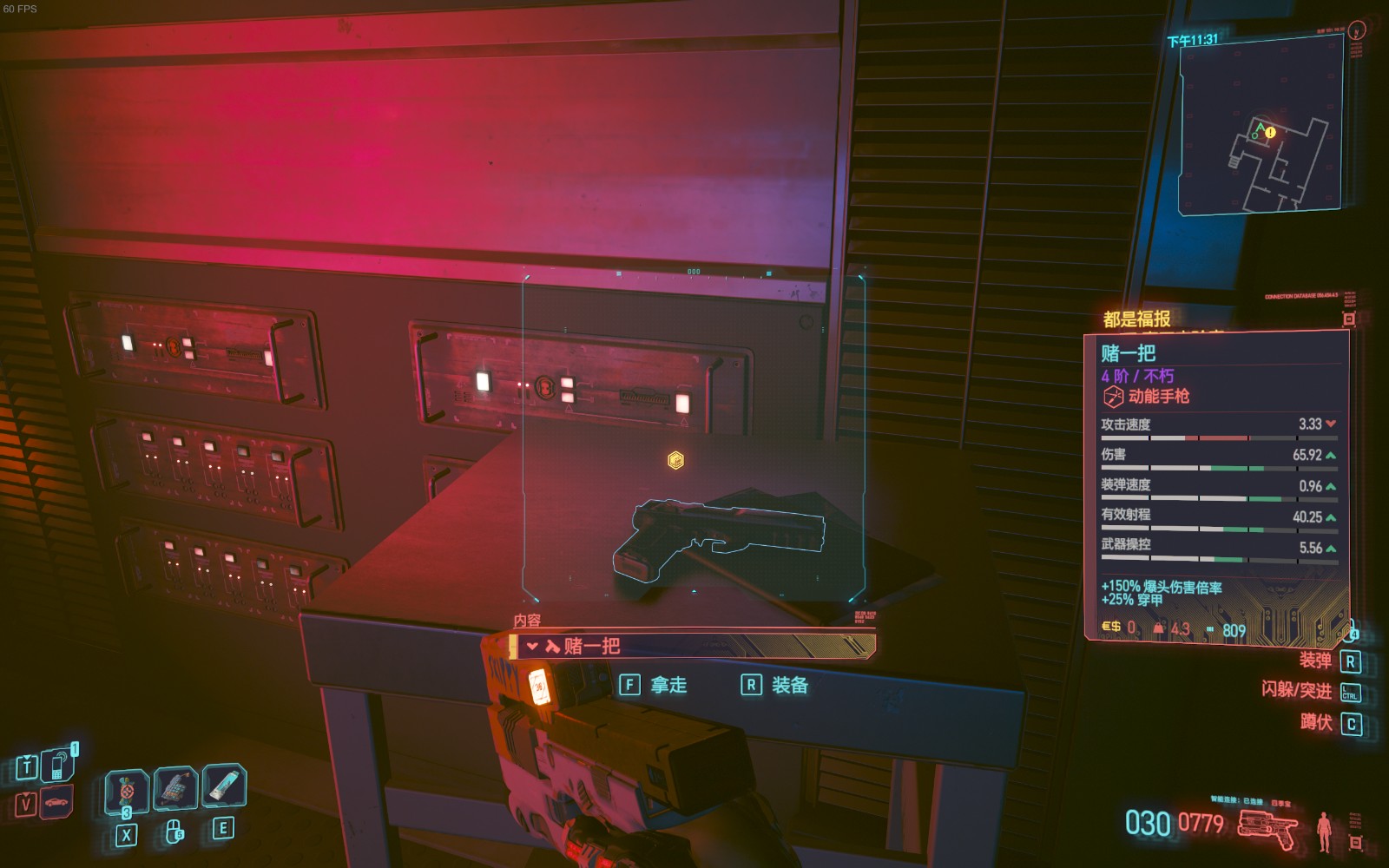This screenshot has height=868, width=1389.
Task: Click the yellow loot marker above pistol
Action: (675, 460)
